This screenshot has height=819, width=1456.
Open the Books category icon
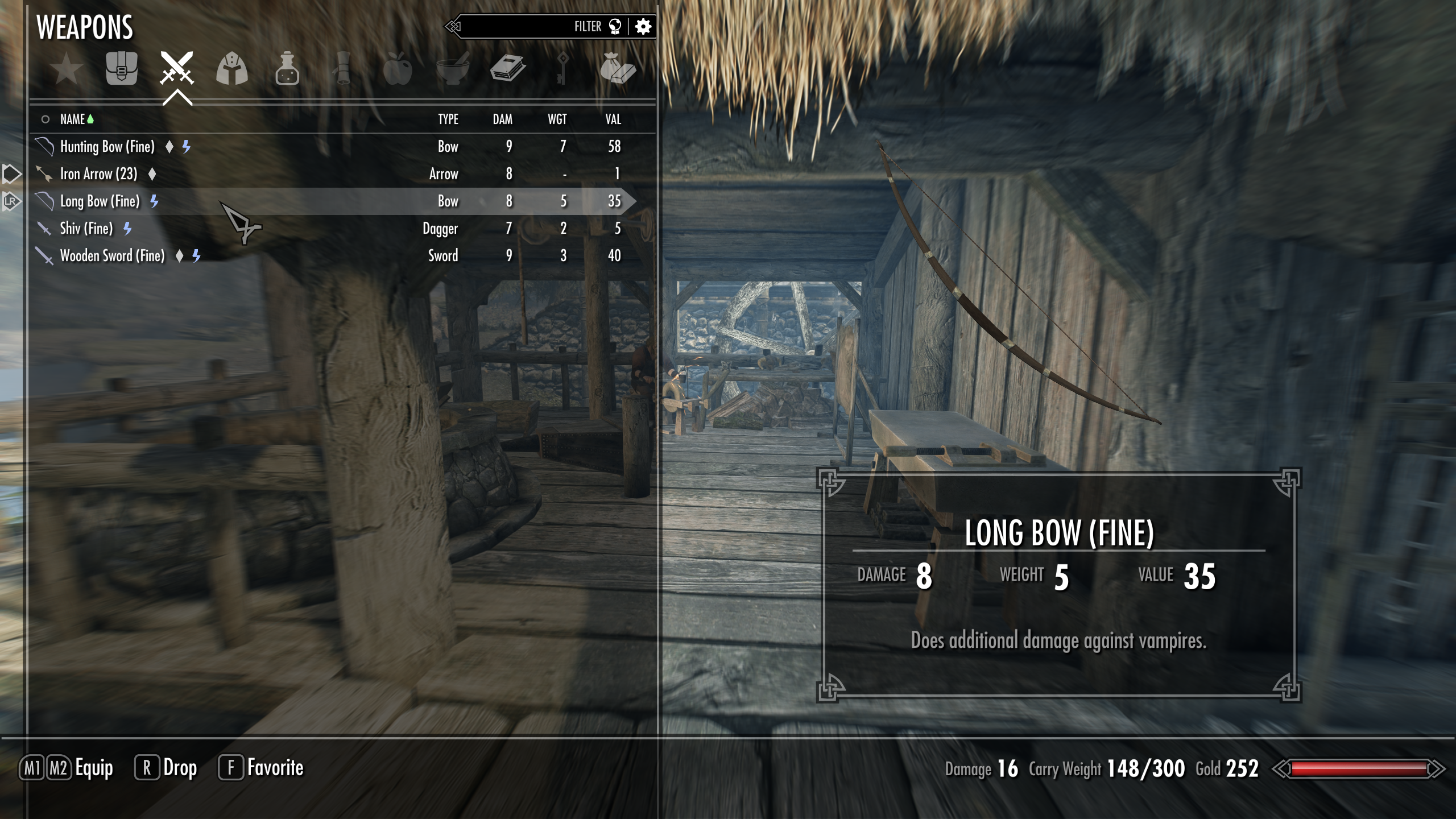[507, 69]
